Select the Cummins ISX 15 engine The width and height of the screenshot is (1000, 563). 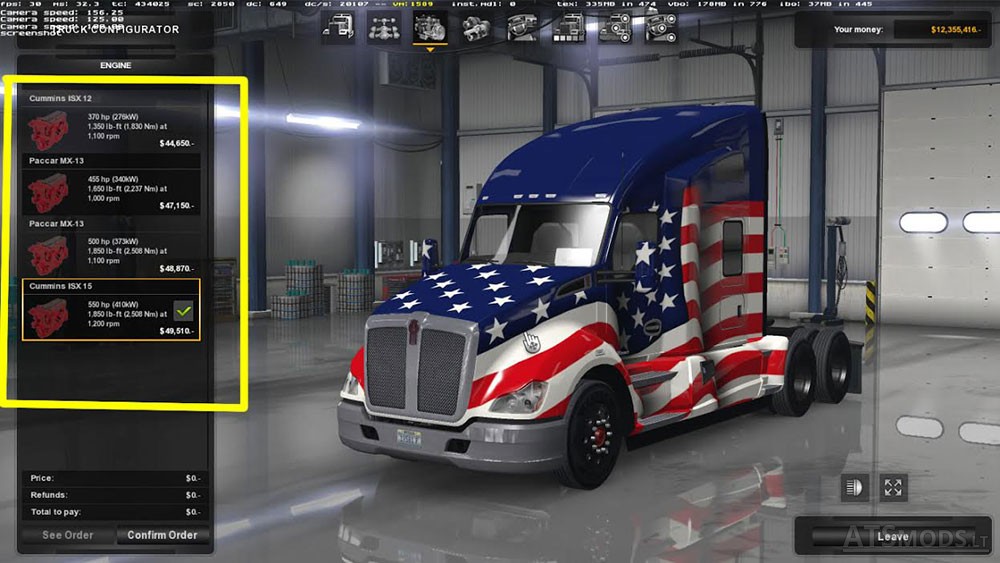pos(110,311)
